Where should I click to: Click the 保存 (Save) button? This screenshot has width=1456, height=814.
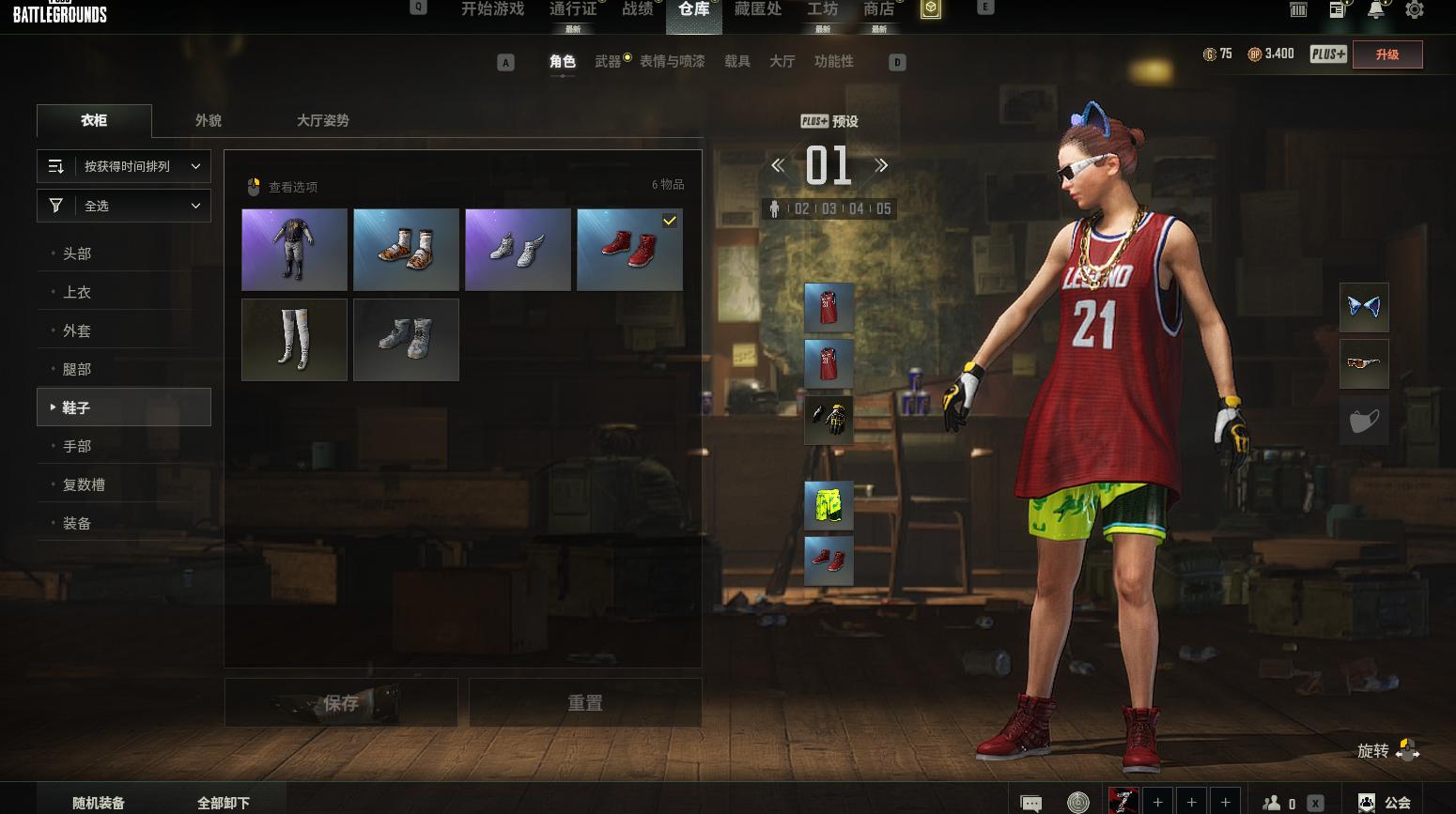(x=341, y=702)
